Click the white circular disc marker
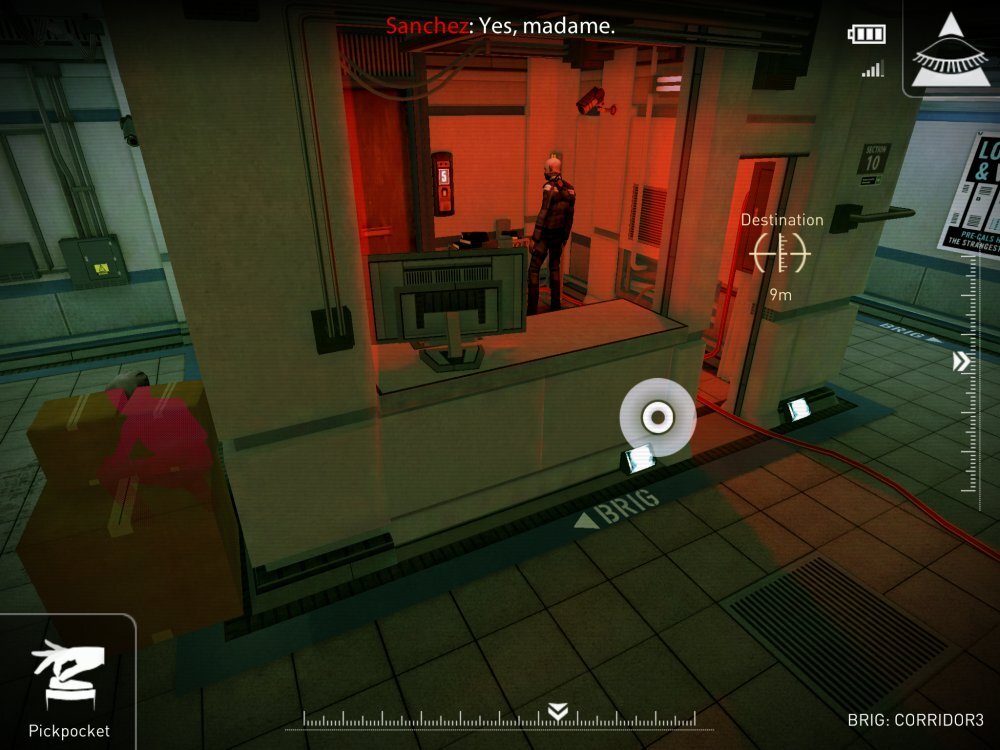Viewport: 1000px width, 750px height. (657, 417)
